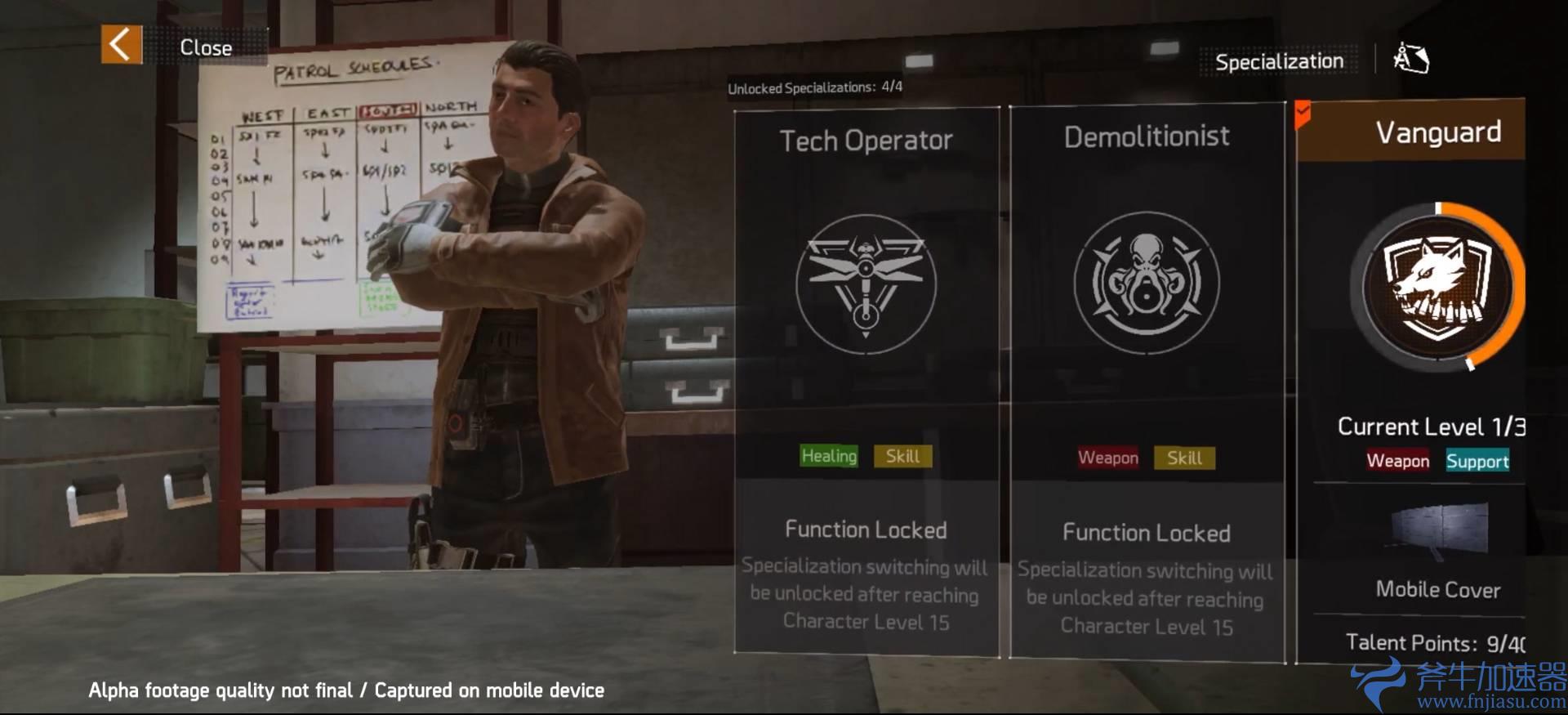Select the Skill tag under Demolitionist
The height and width of the screenshot is (715, 1568).
(1184, 458)
